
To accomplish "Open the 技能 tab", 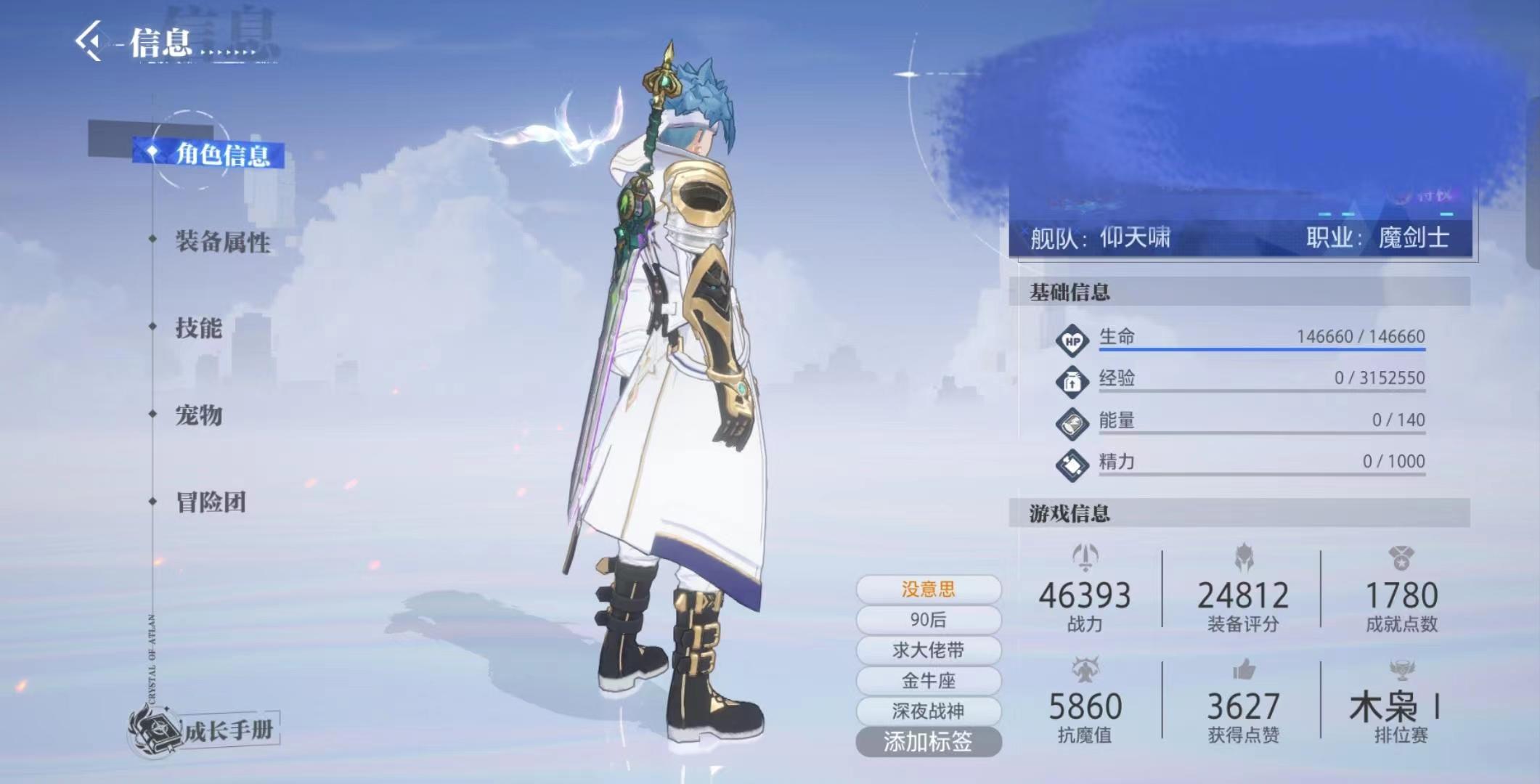I will [x=198, y=328].
